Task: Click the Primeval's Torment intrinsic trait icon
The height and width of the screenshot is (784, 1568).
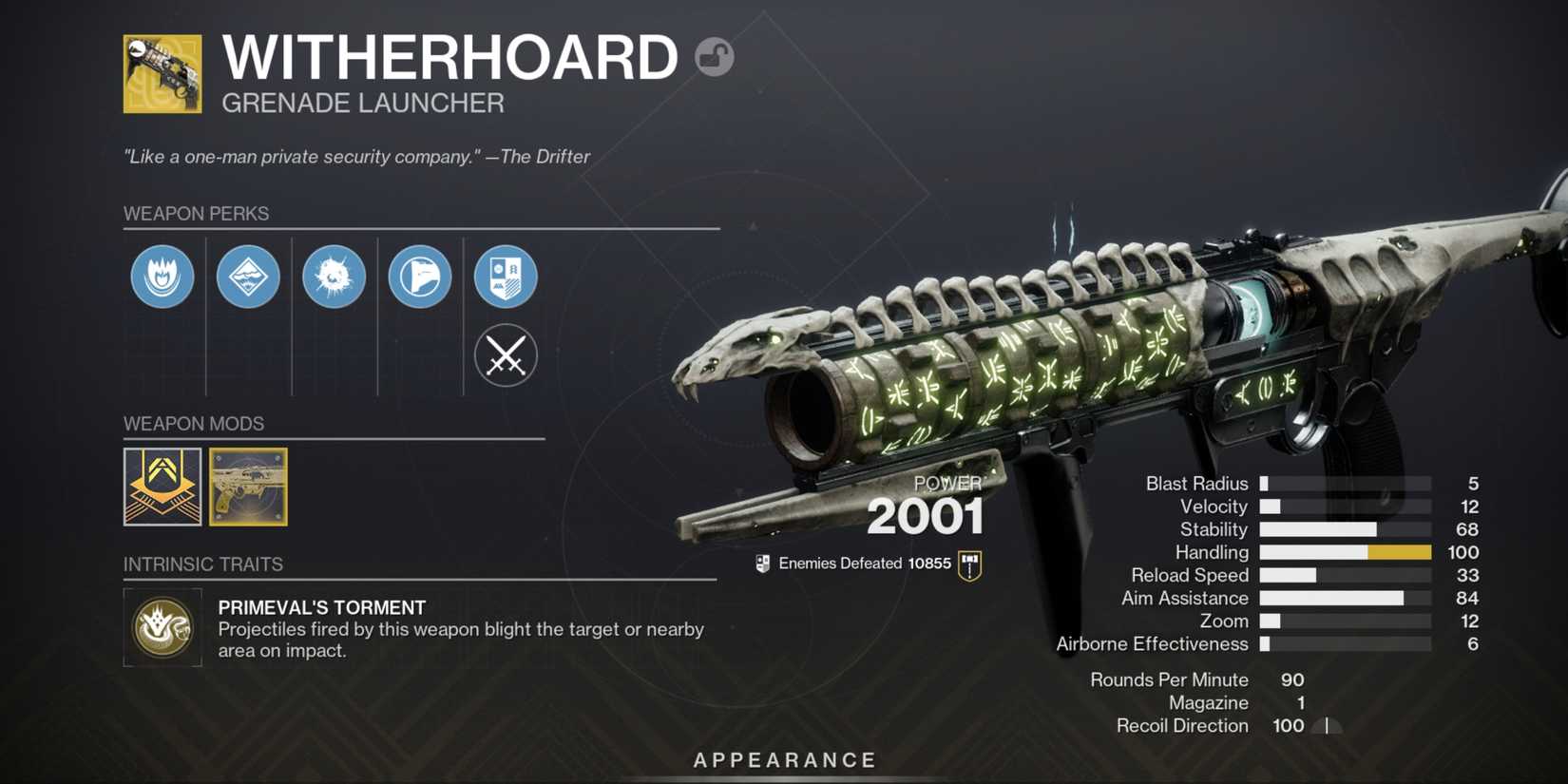Action: pos(162,628)
